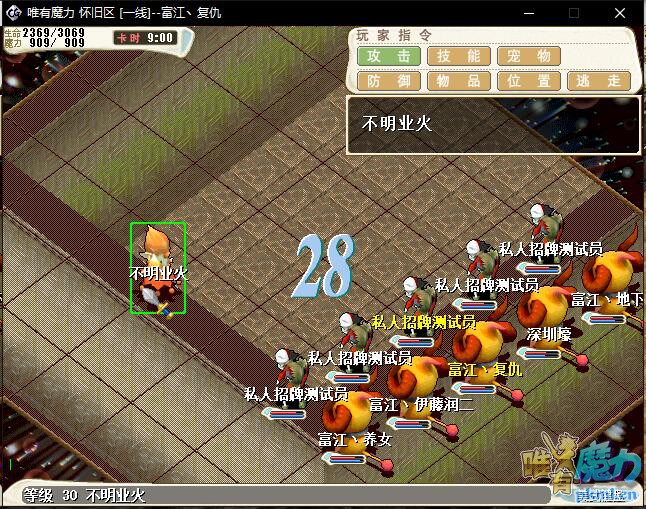Target the green-boxed 不明业火 unit

click(158, 267)
